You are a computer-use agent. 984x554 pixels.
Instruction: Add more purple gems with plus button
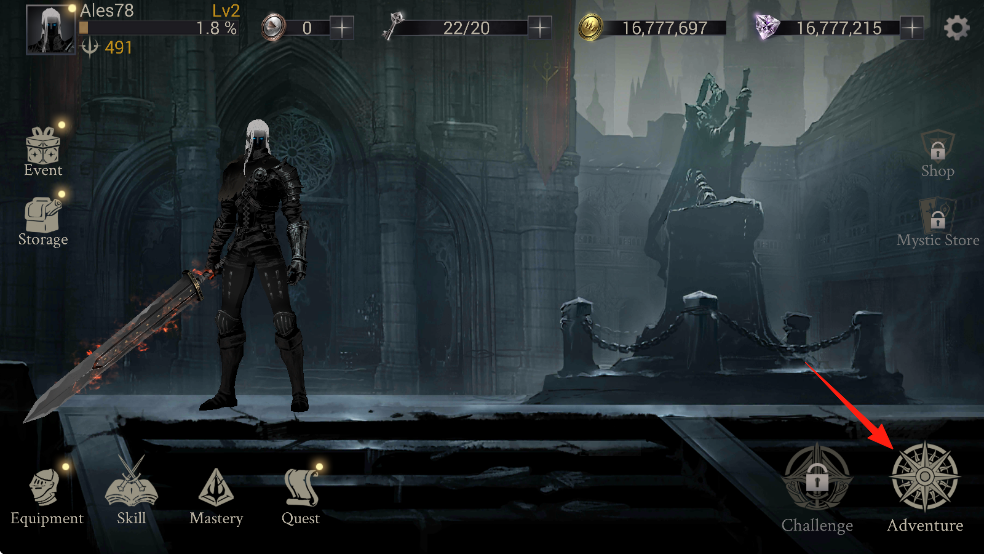(x=911, y=27)
